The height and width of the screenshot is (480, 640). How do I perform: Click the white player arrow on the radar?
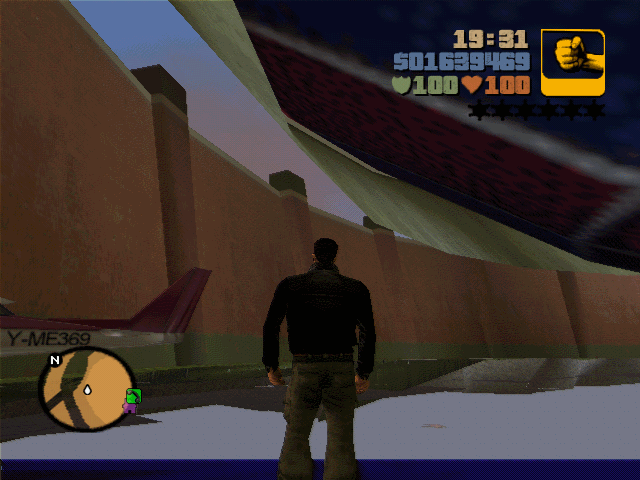pos(87,388)
